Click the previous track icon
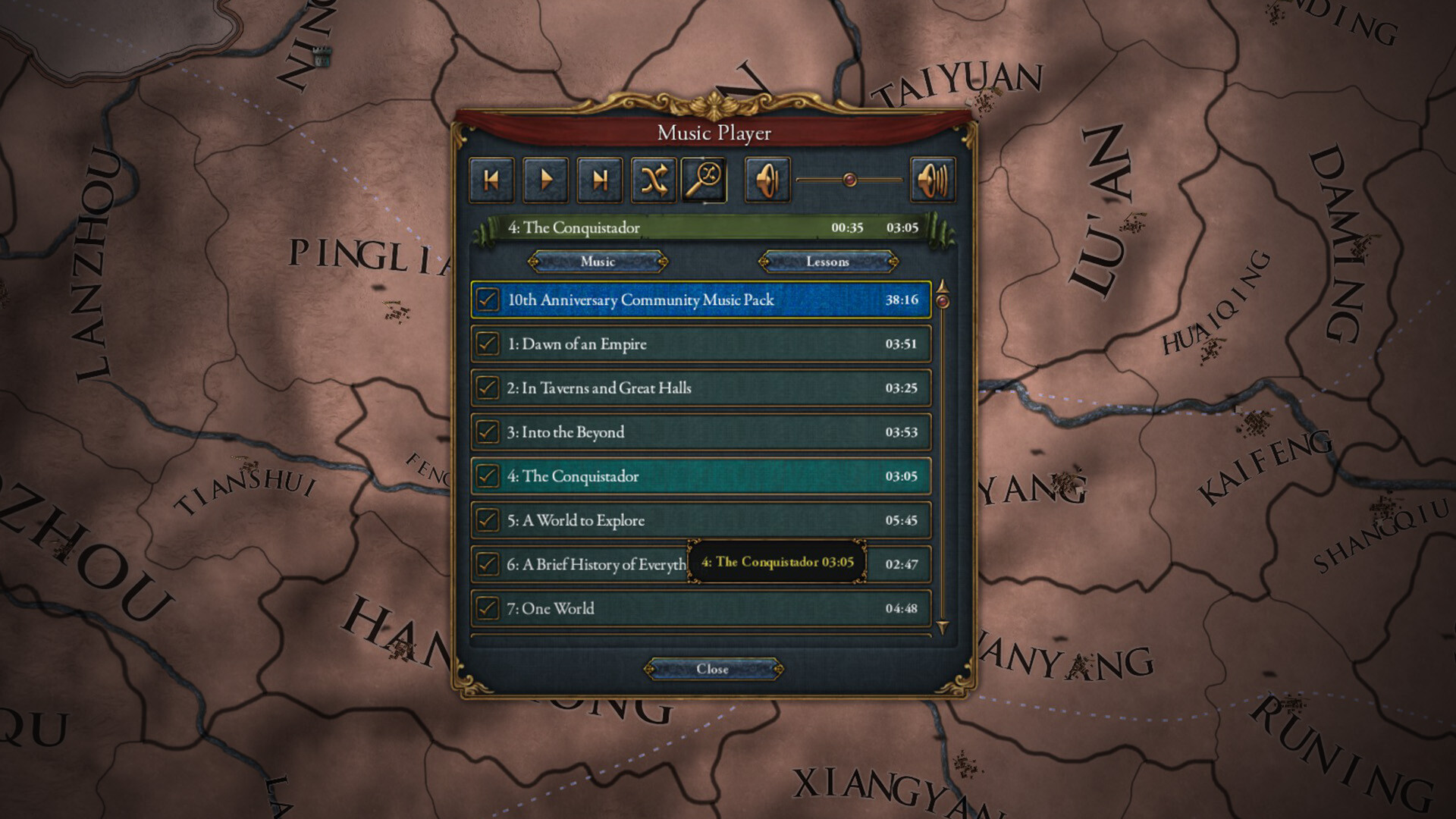Viewport: 1456px width, 819px height. [x=491, y=180]
